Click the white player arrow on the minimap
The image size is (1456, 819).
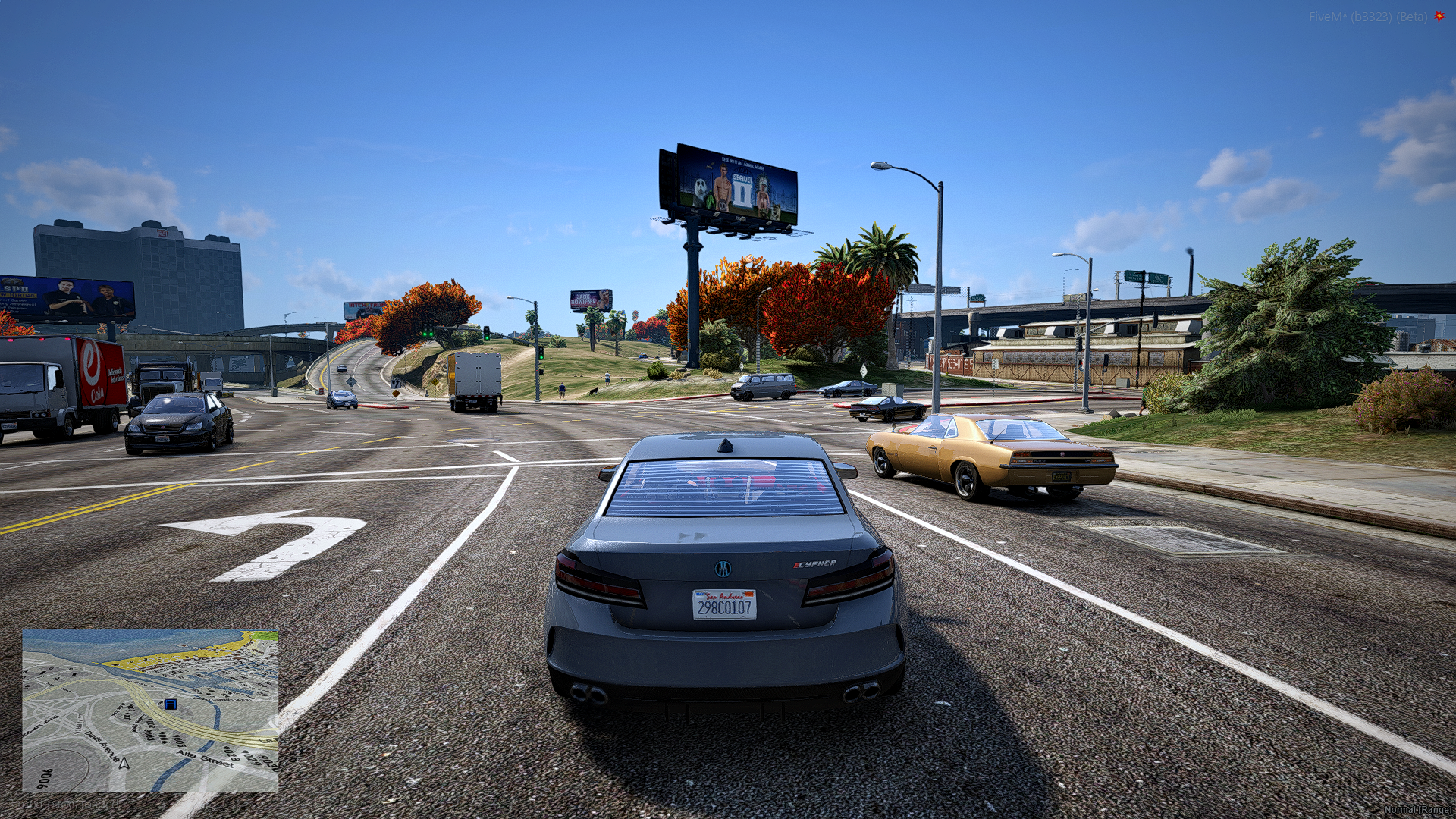point(124,762)
